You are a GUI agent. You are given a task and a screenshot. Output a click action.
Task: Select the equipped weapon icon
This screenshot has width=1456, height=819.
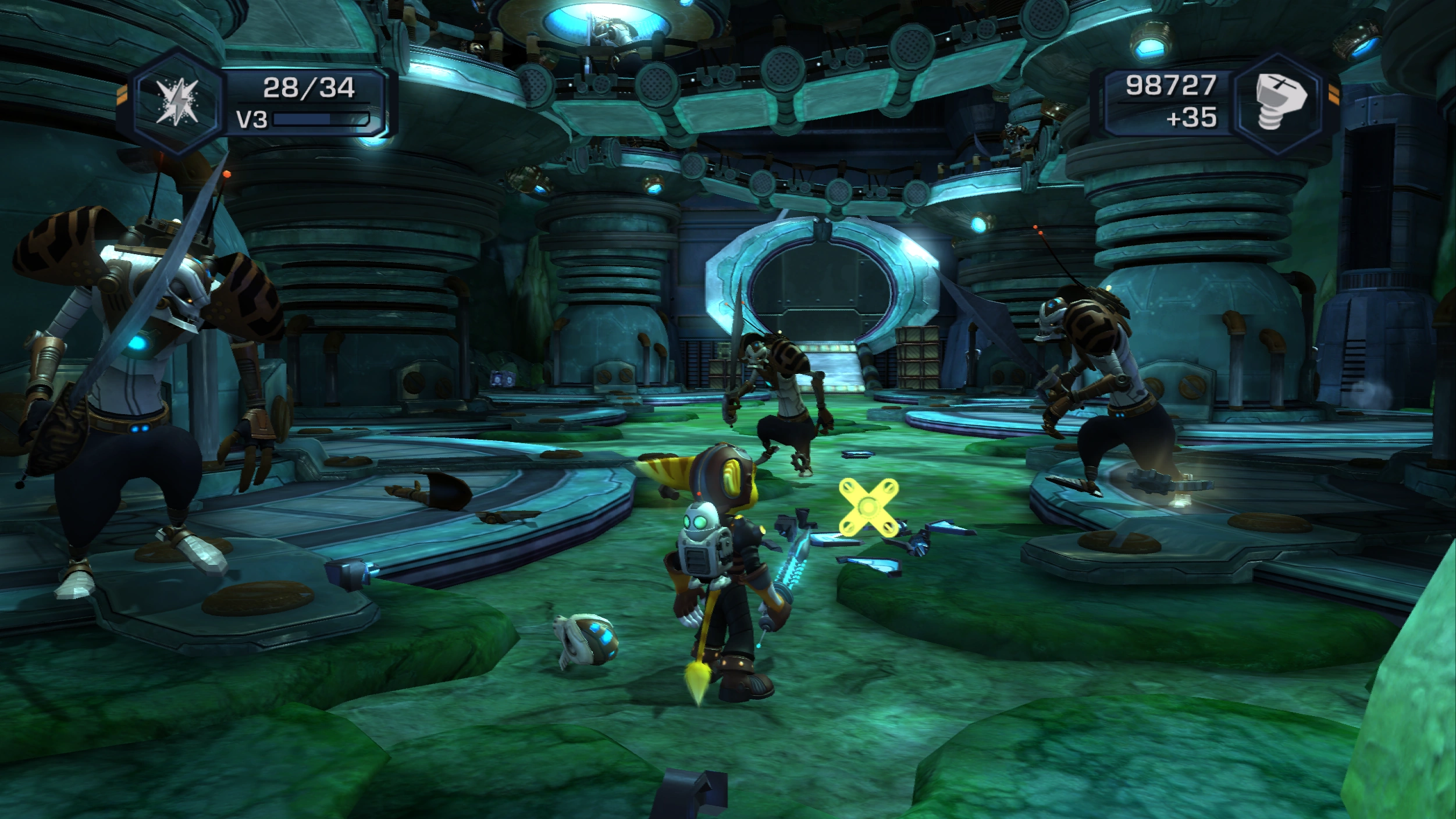click(x=177, y=103)
